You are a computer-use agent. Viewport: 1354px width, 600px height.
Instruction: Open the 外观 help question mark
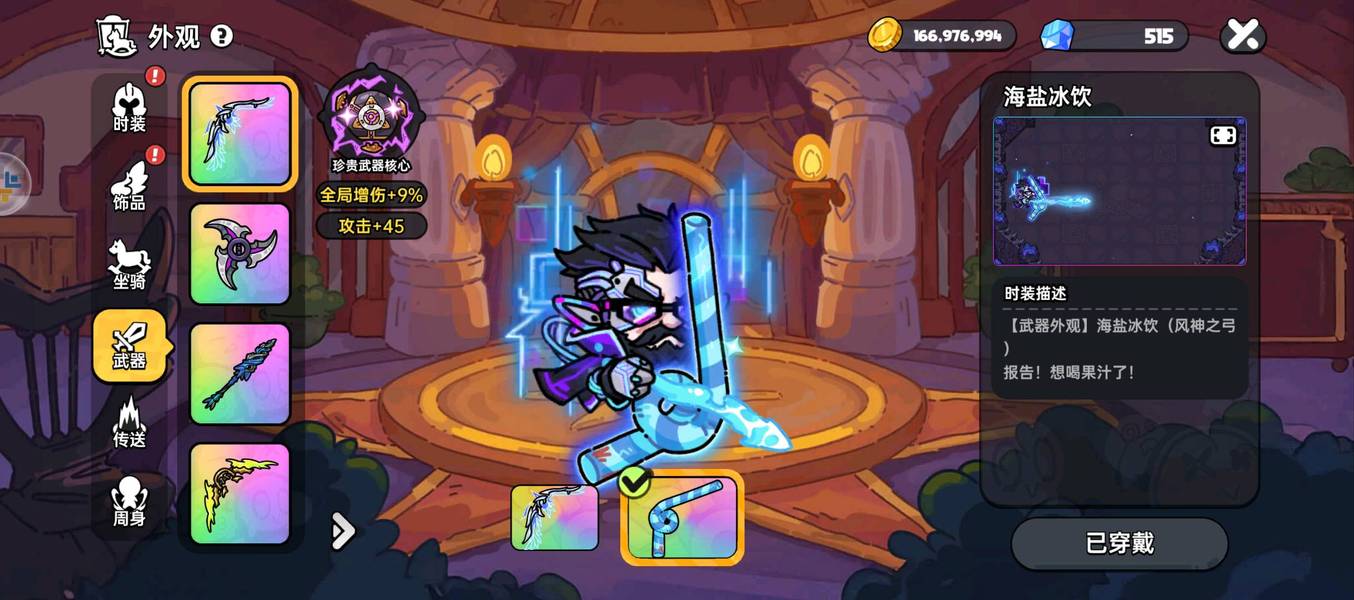coord(221,37)
